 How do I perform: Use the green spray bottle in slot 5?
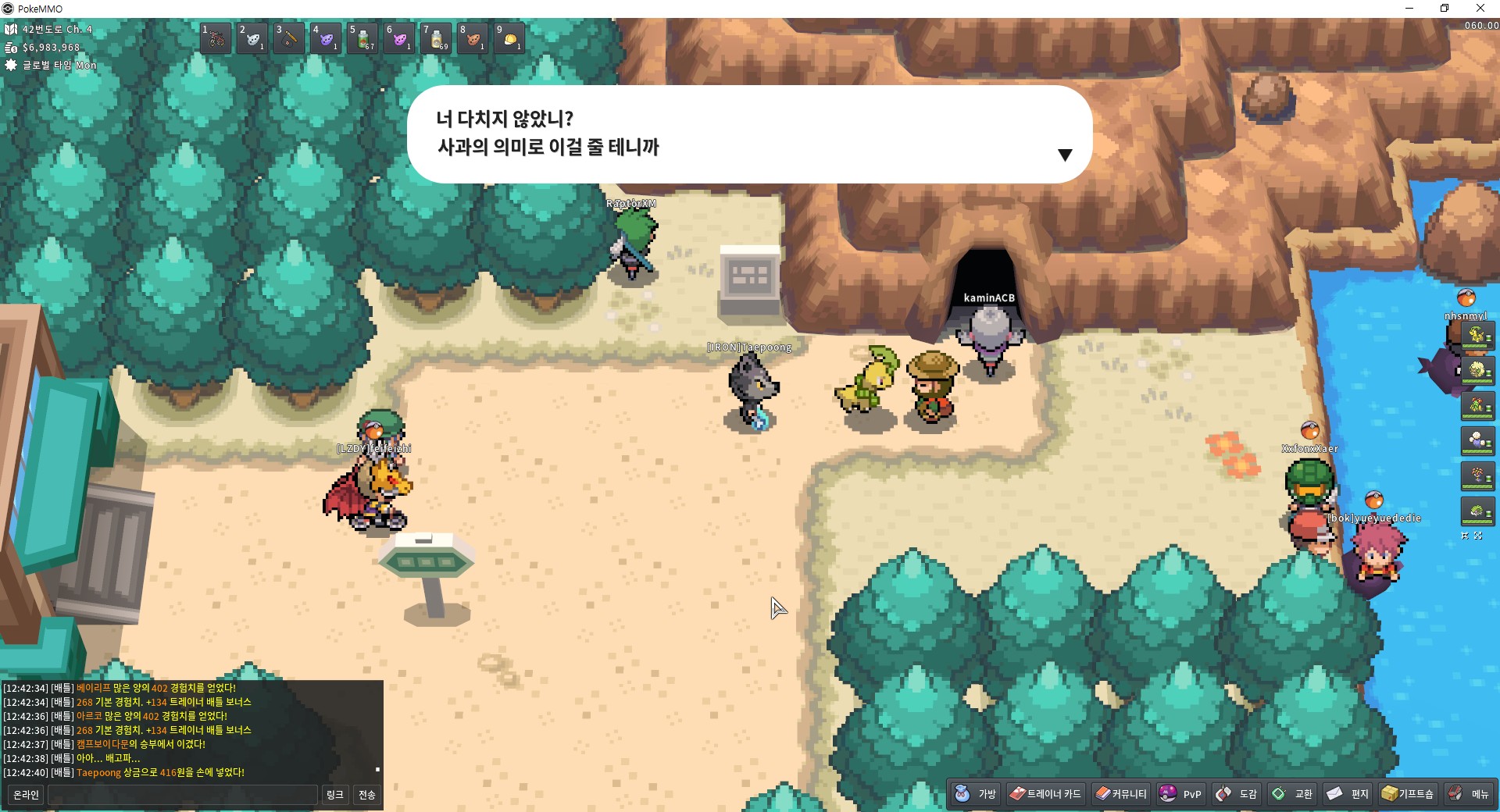pos(363,38)
